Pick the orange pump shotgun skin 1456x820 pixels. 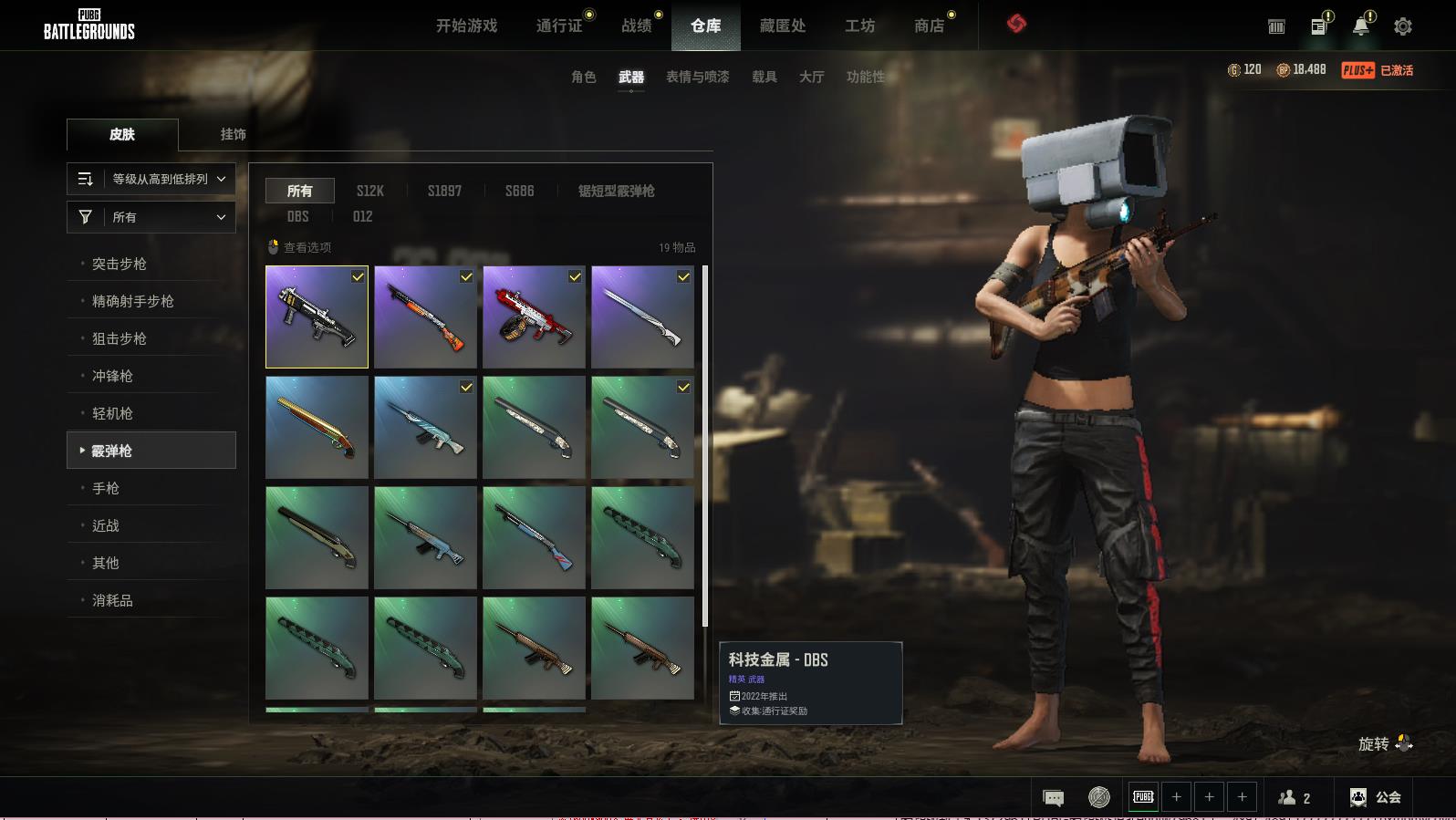click(x=425, y=317)
